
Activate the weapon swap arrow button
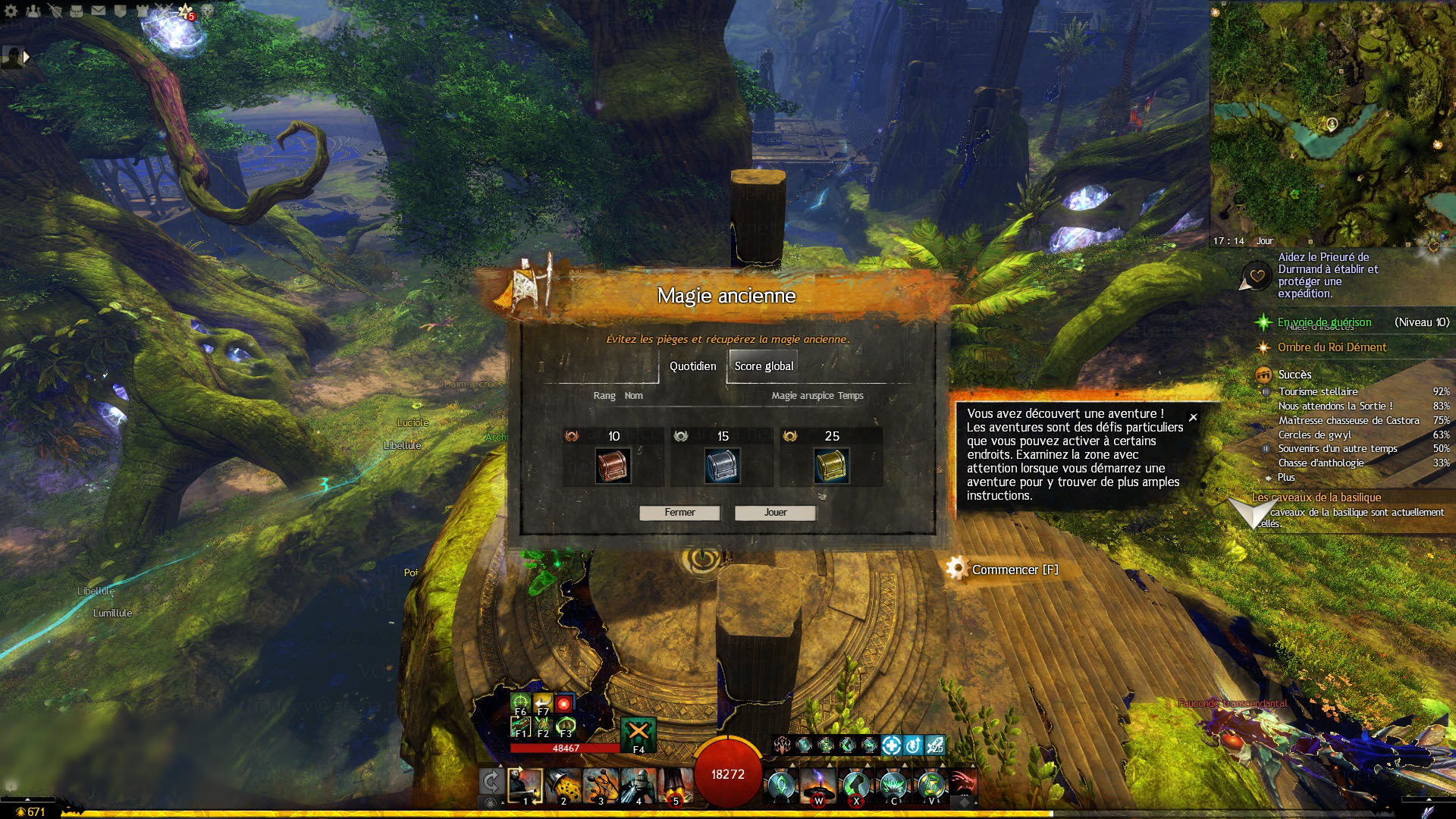(491, 782)
